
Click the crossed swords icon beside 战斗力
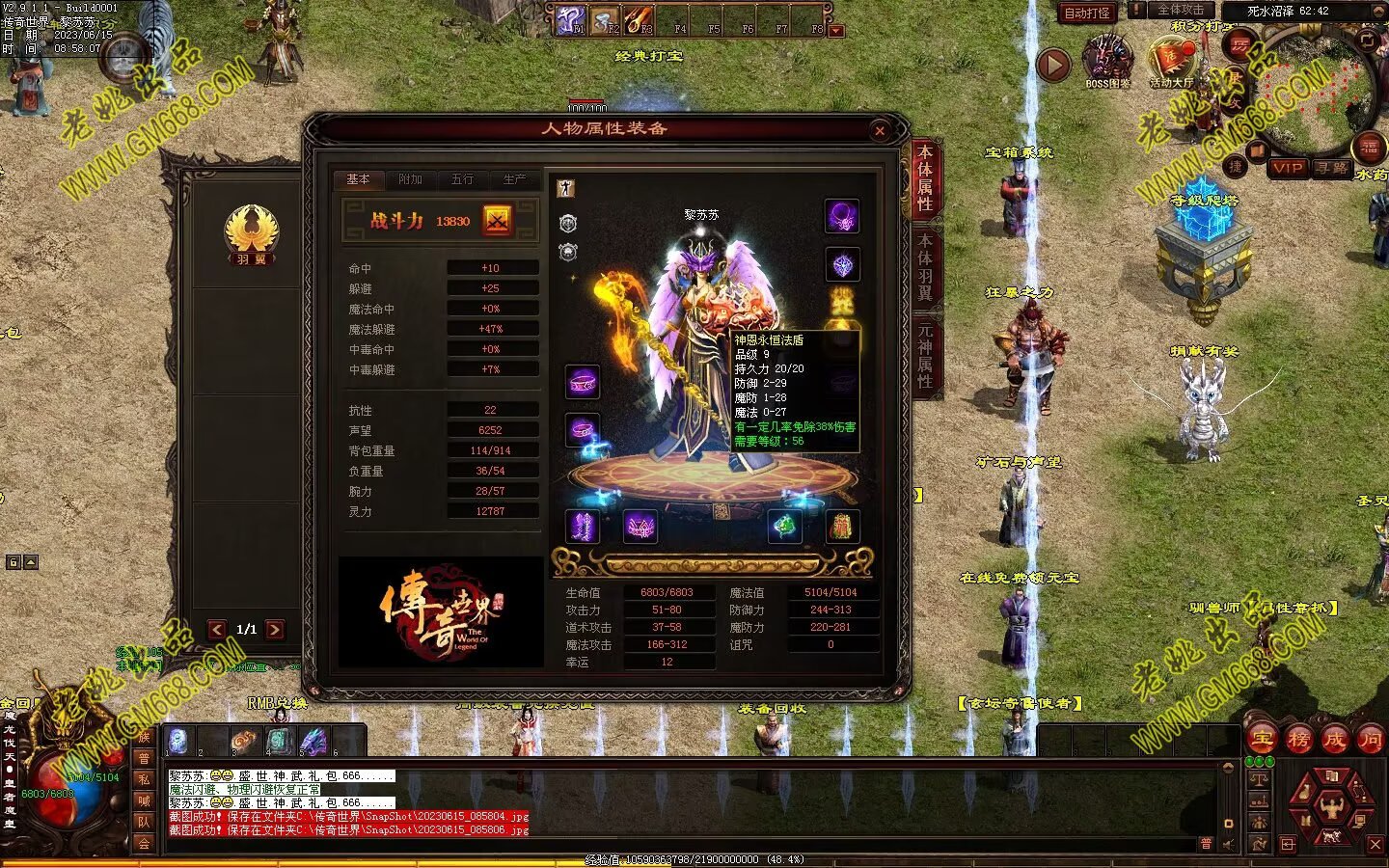[498, 221]
